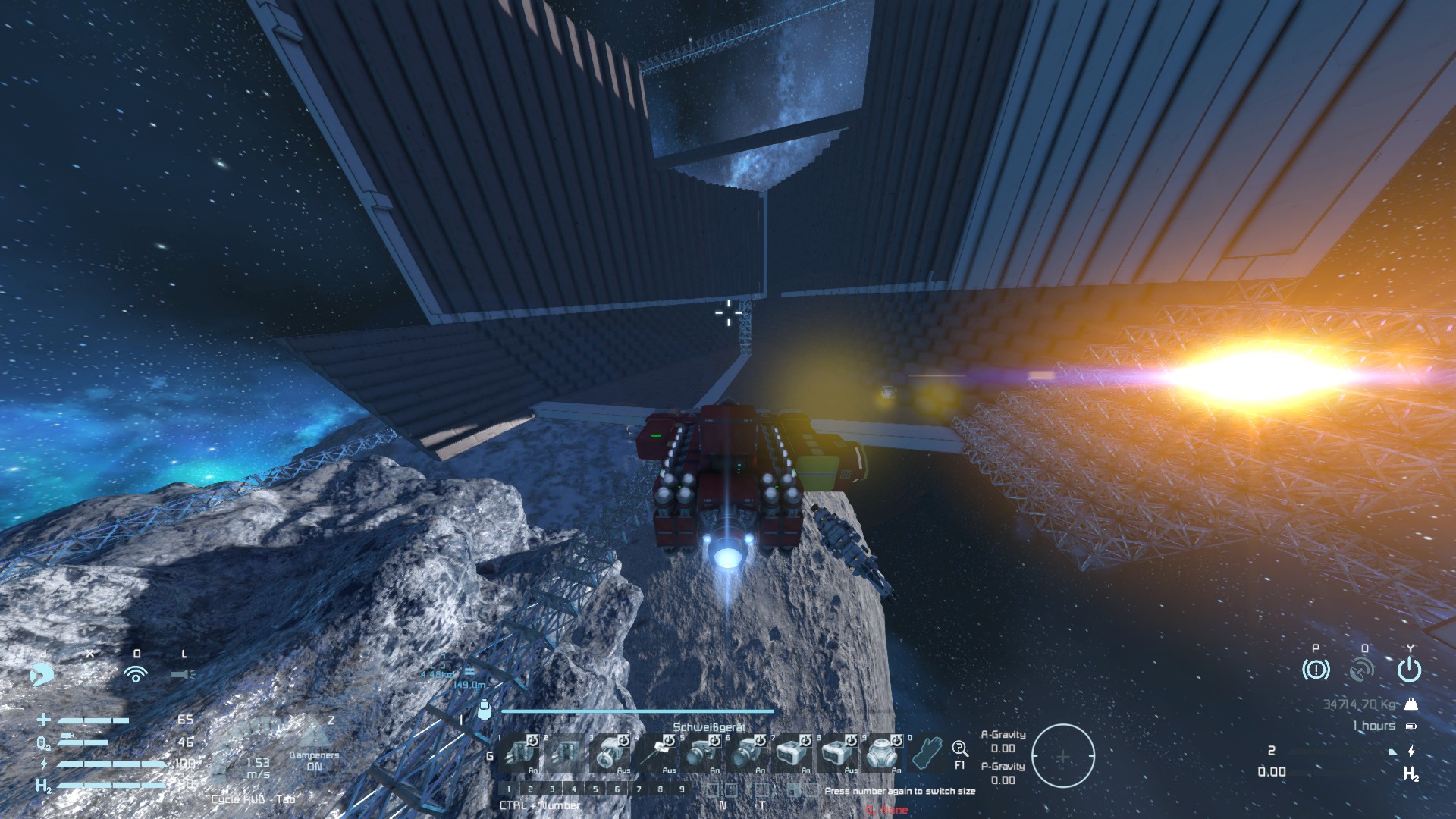1456x819 pixels.
Task: Toggle the helmet icon
Action: [x=42, y=673]
